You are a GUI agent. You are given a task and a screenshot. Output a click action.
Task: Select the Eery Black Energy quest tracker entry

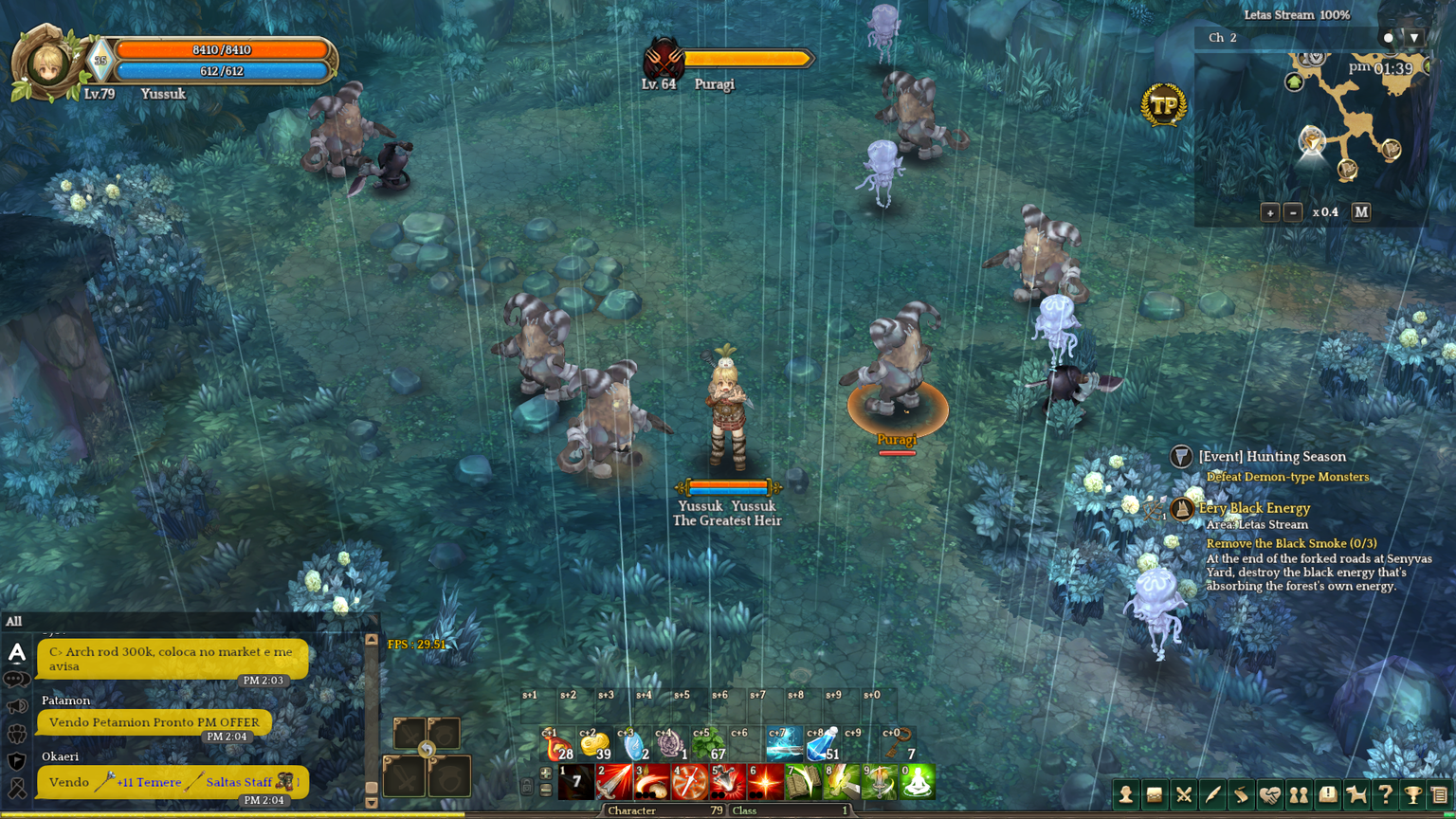tap(1254, 508)
